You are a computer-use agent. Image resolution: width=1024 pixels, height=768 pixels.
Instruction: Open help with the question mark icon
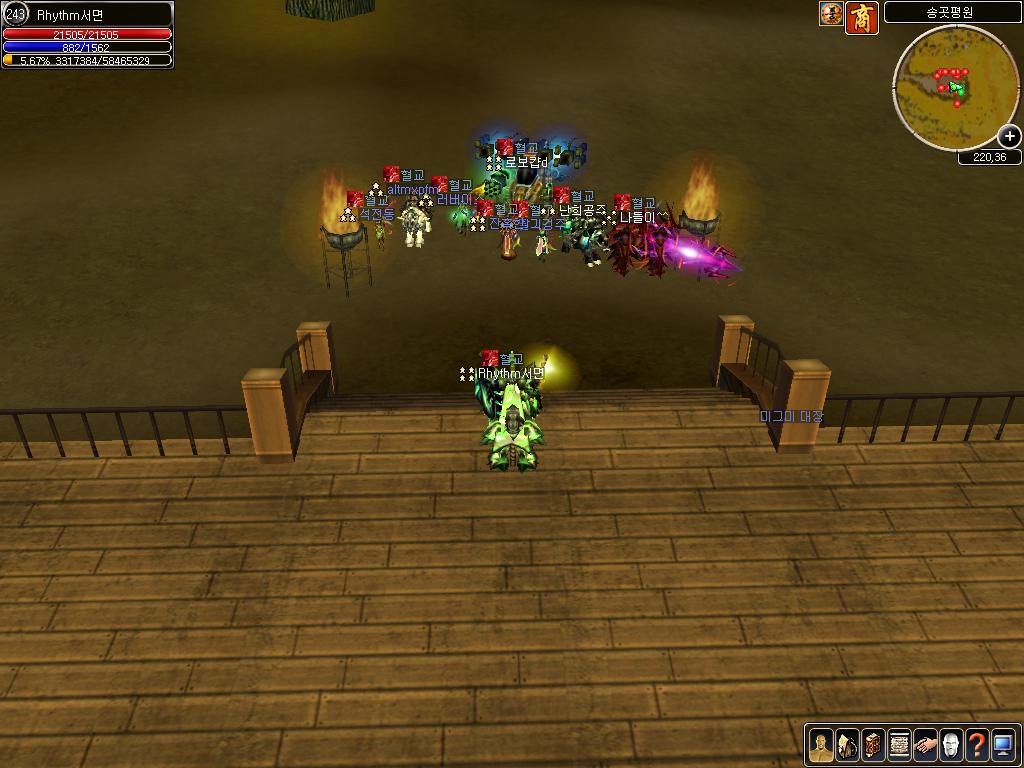point(977,745)
